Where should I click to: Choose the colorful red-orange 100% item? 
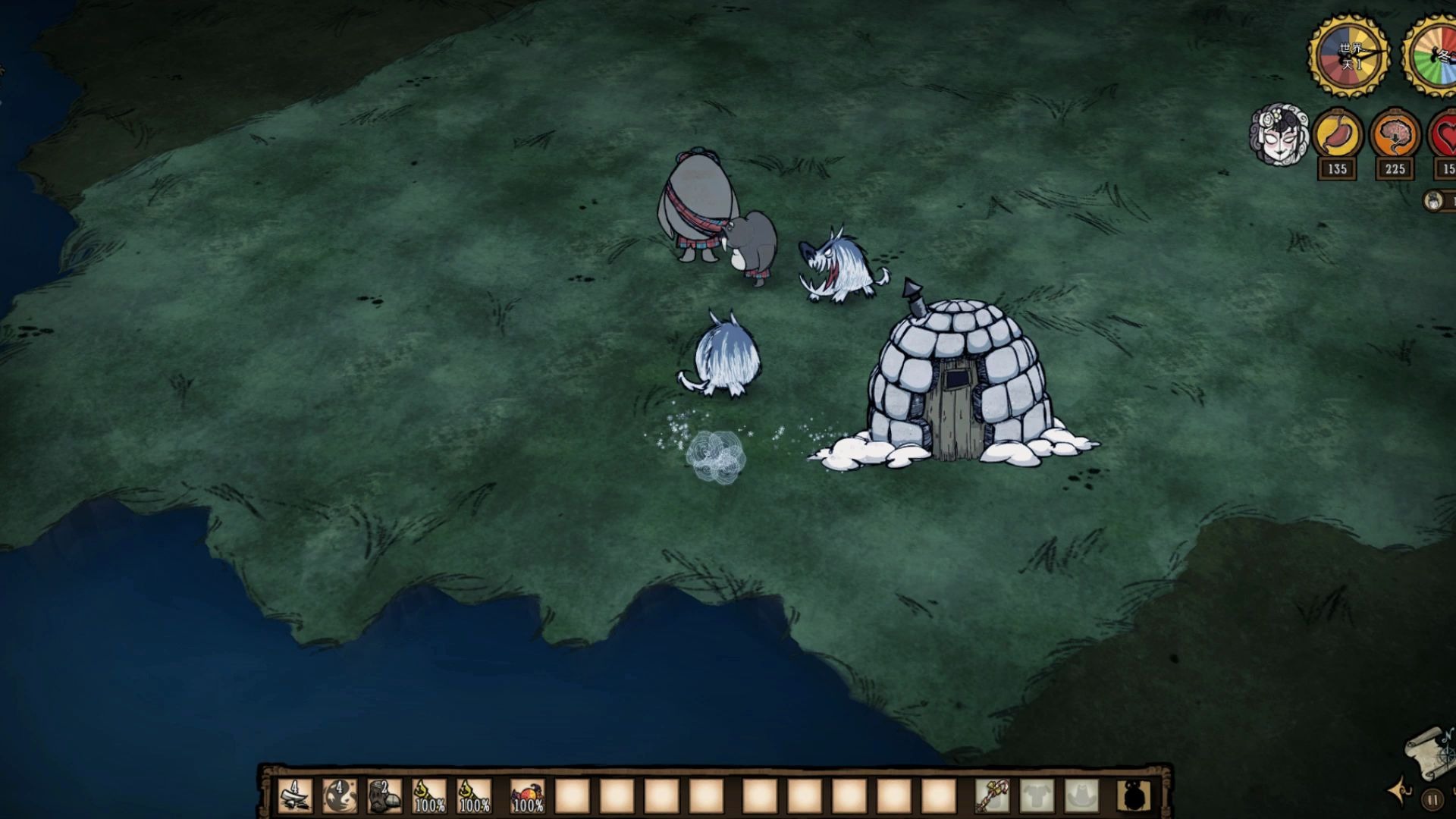point(527,797)
